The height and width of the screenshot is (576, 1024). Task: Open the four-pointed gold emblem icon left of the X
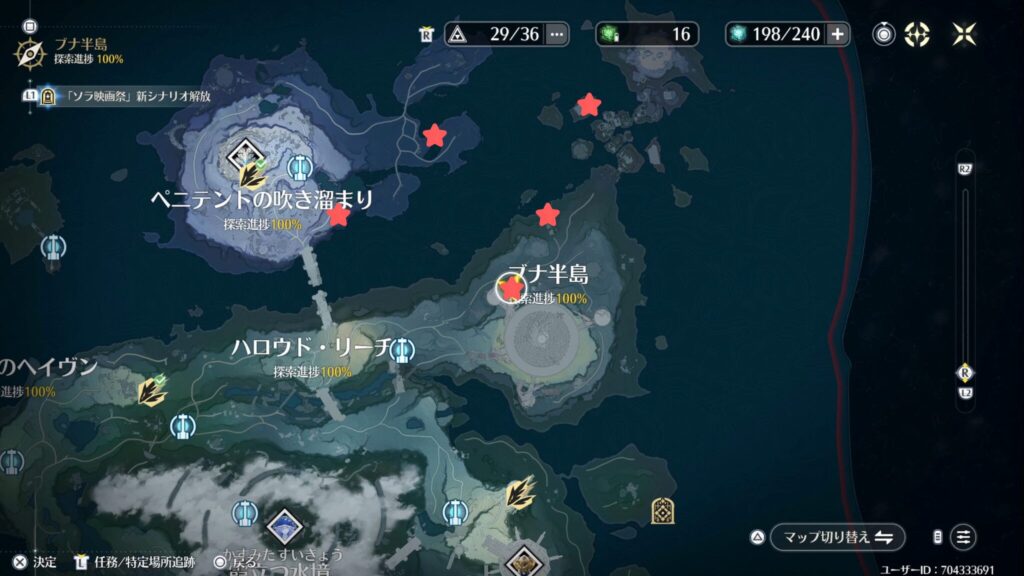(x=917, y=34)
